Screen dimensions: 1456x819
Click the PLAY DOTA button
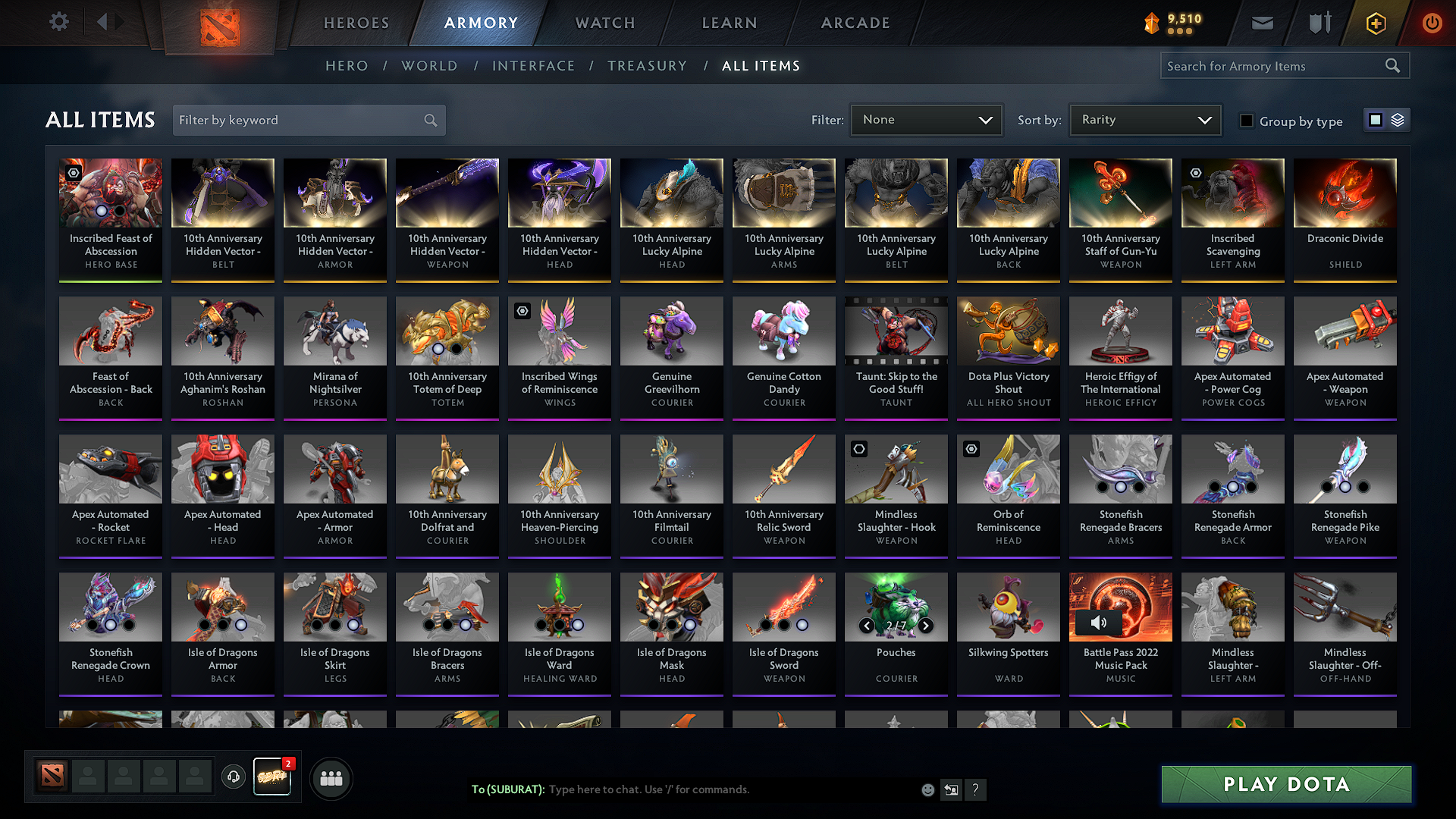coord(1285,784)
